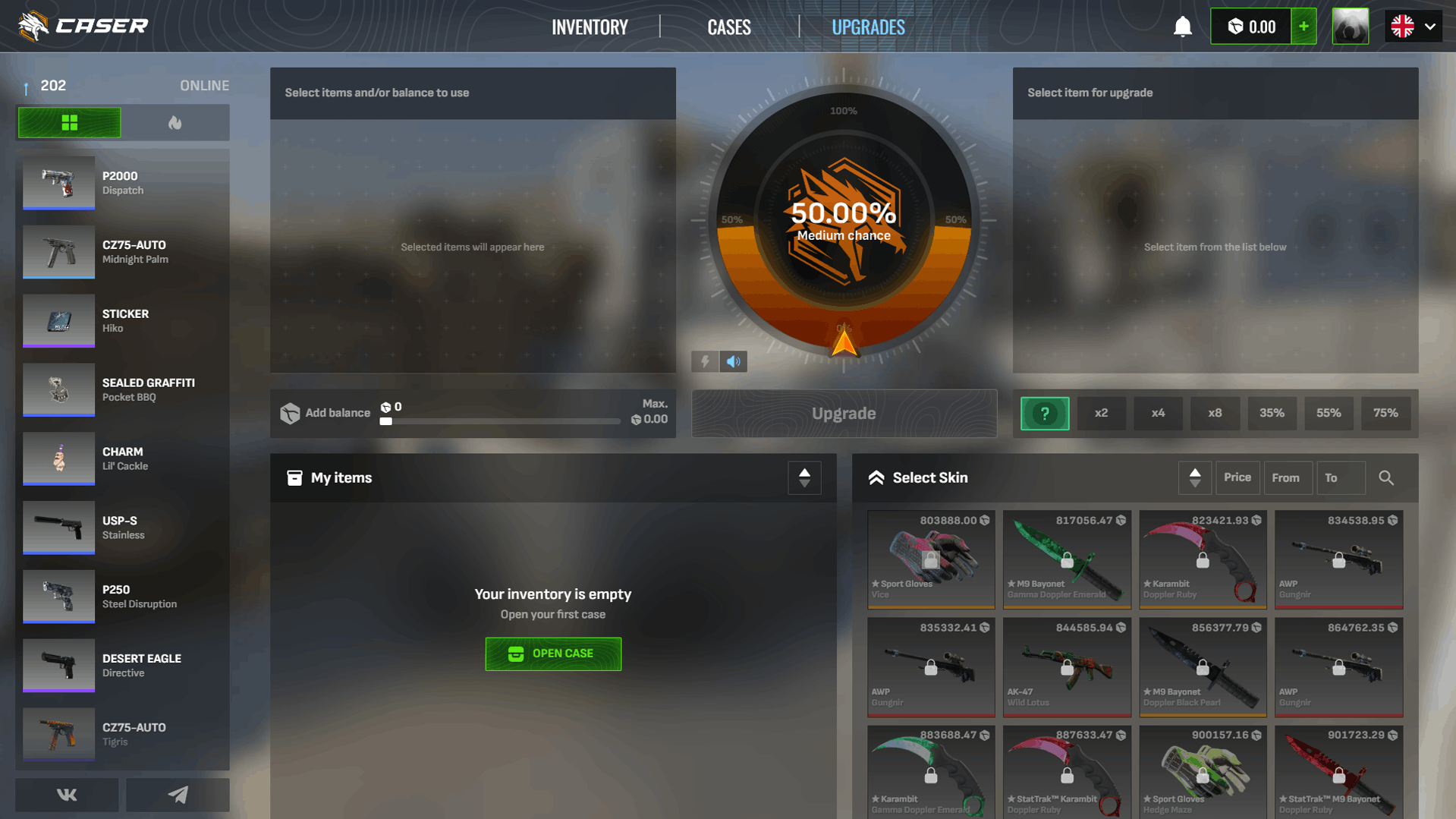Click the sort arrows next to My items

click(804, 477)
